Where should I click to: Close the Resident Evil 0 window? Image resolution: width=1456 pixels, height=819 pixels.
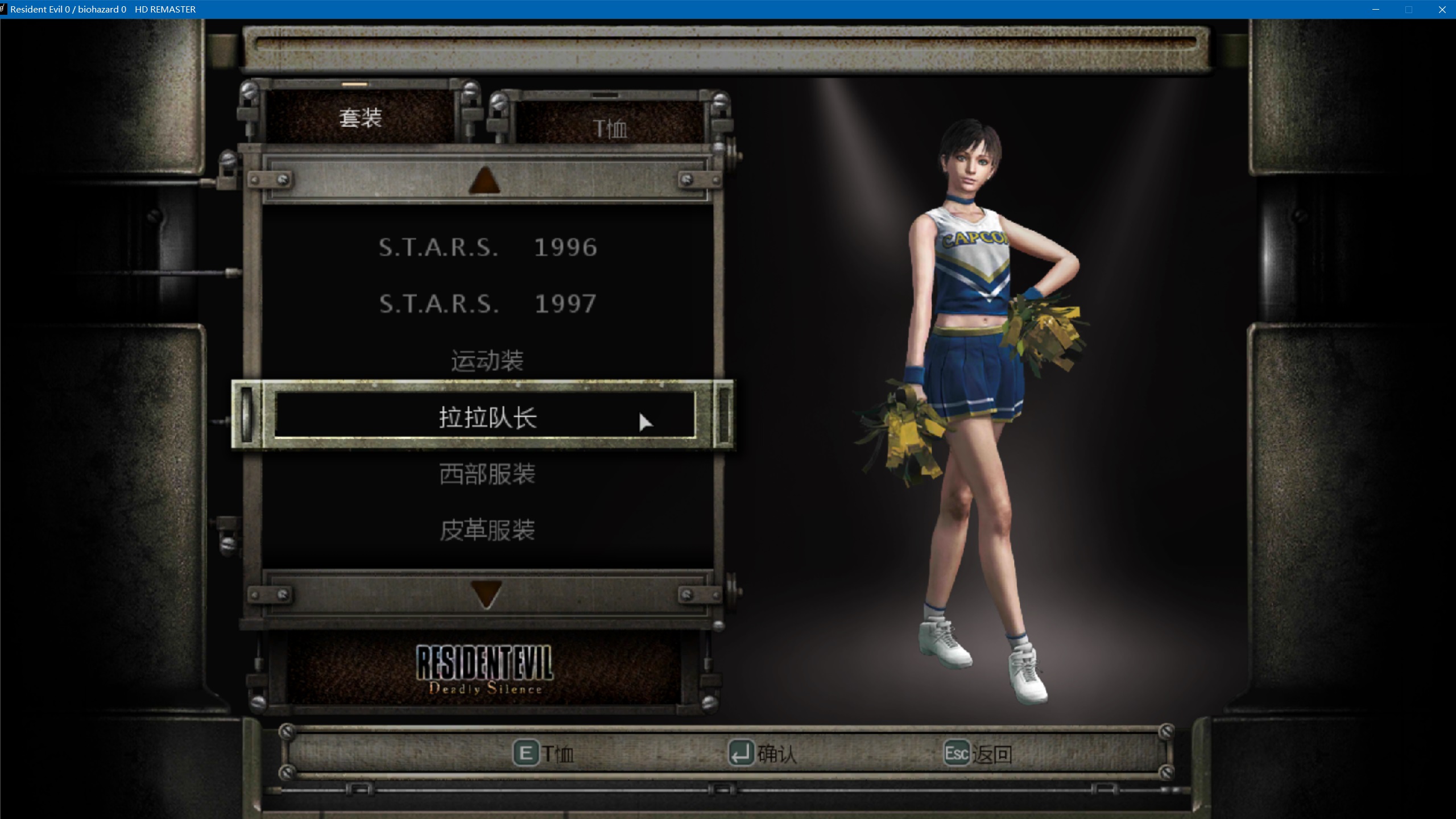[x=1442, y=10]
